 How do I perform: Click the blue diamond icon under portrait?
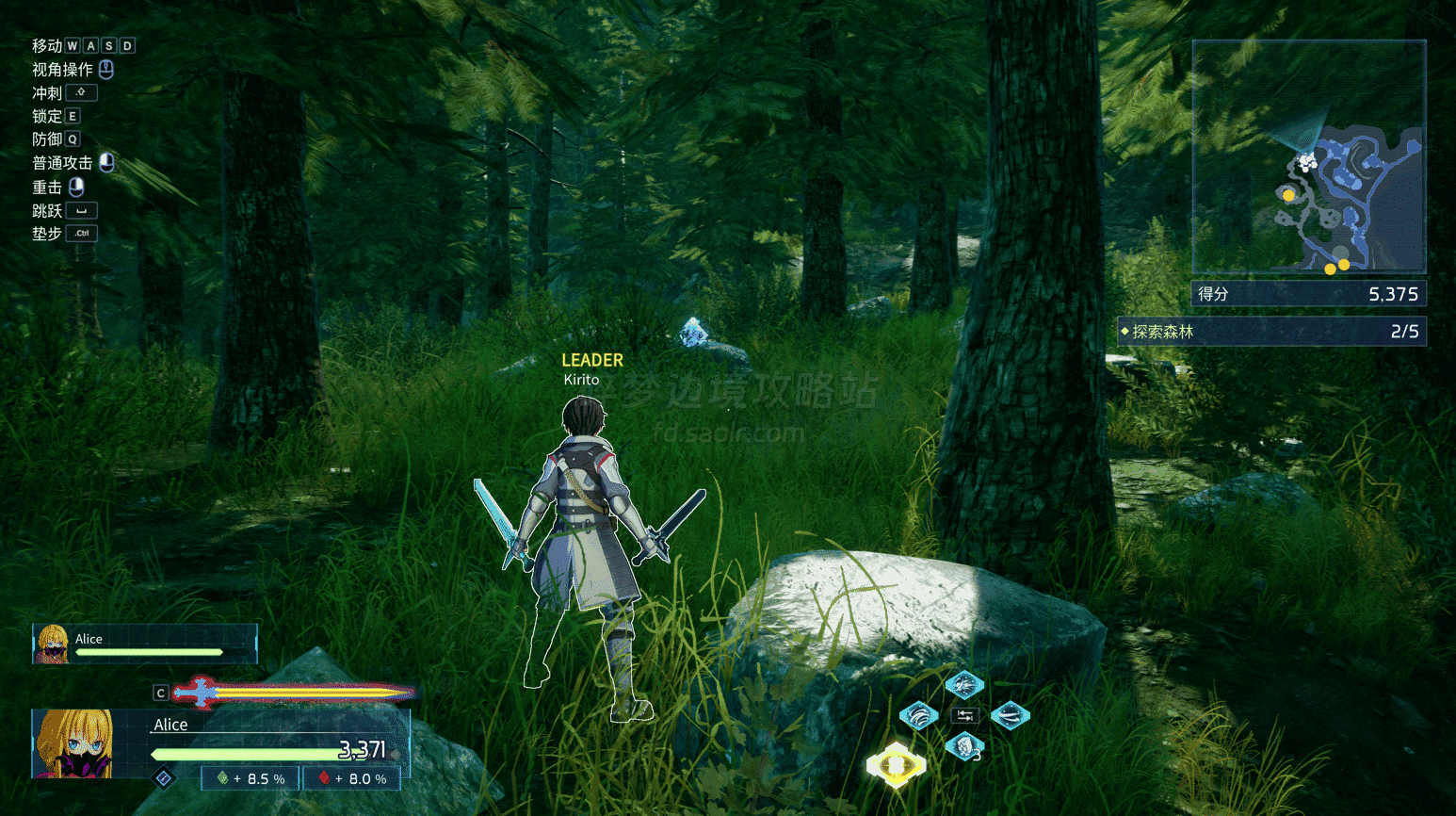point(164,778)
